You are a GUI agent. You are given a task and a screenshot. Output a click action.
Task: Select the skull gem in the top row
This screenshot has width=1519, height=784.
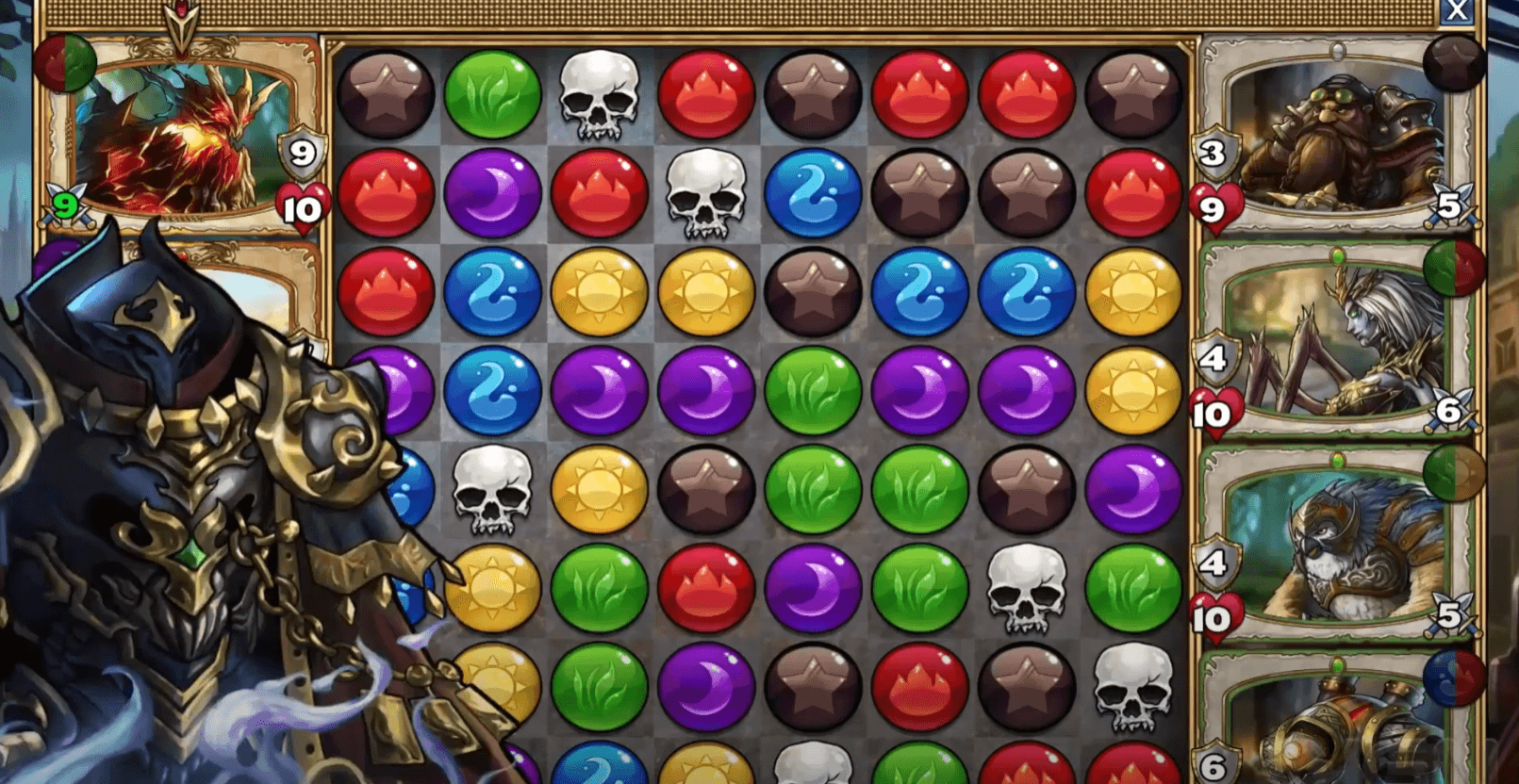(x=599, y=94)
